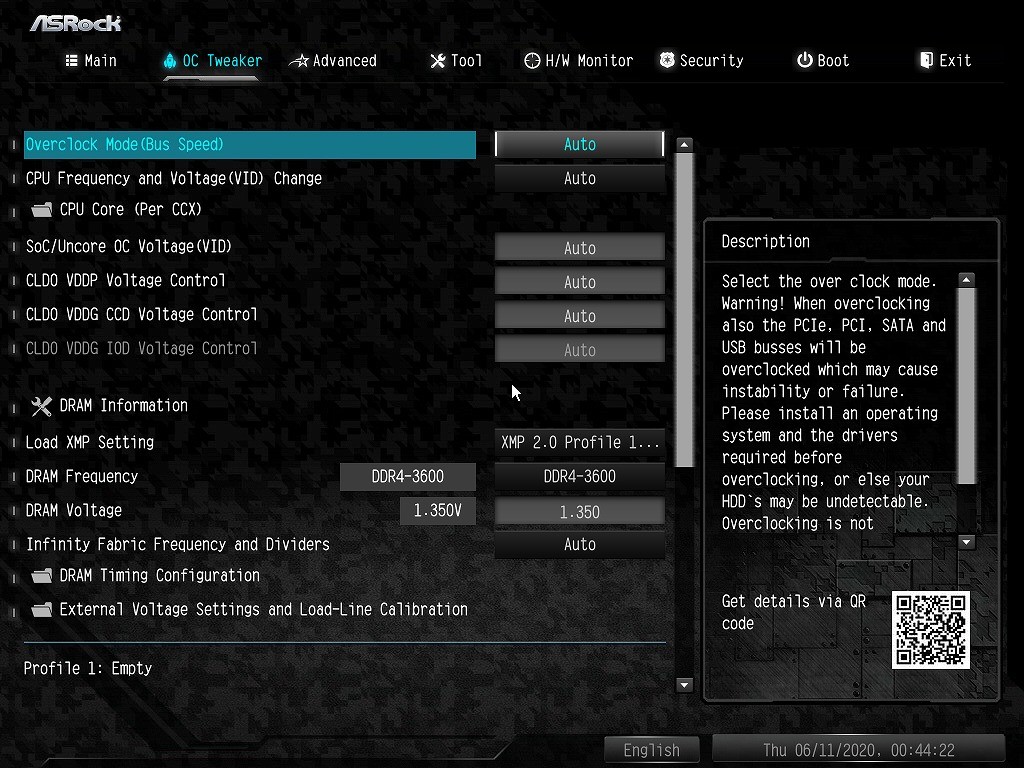The width and height of the screenshot is (1024, 768).
Task: Open the Advanced tab
Action: click(333, 61)
